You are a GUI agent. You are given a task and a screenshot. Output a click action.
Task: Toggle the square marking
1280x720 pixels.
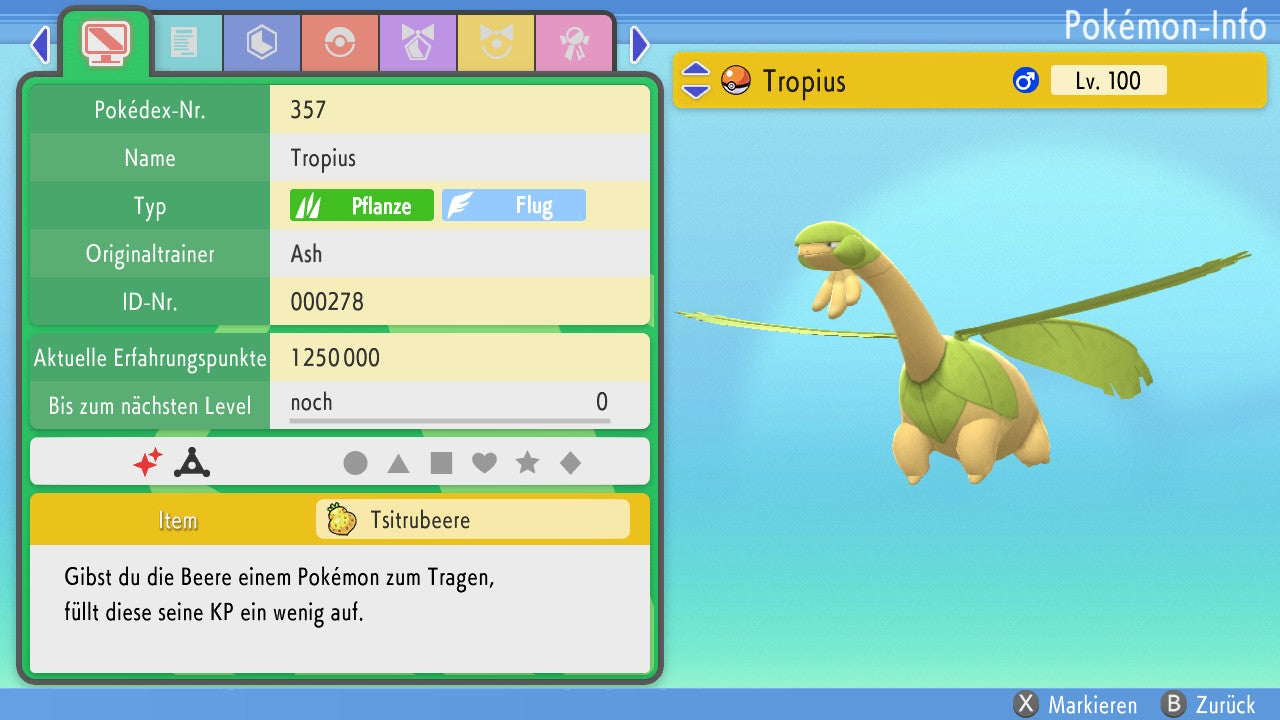(x=441, y=463)
